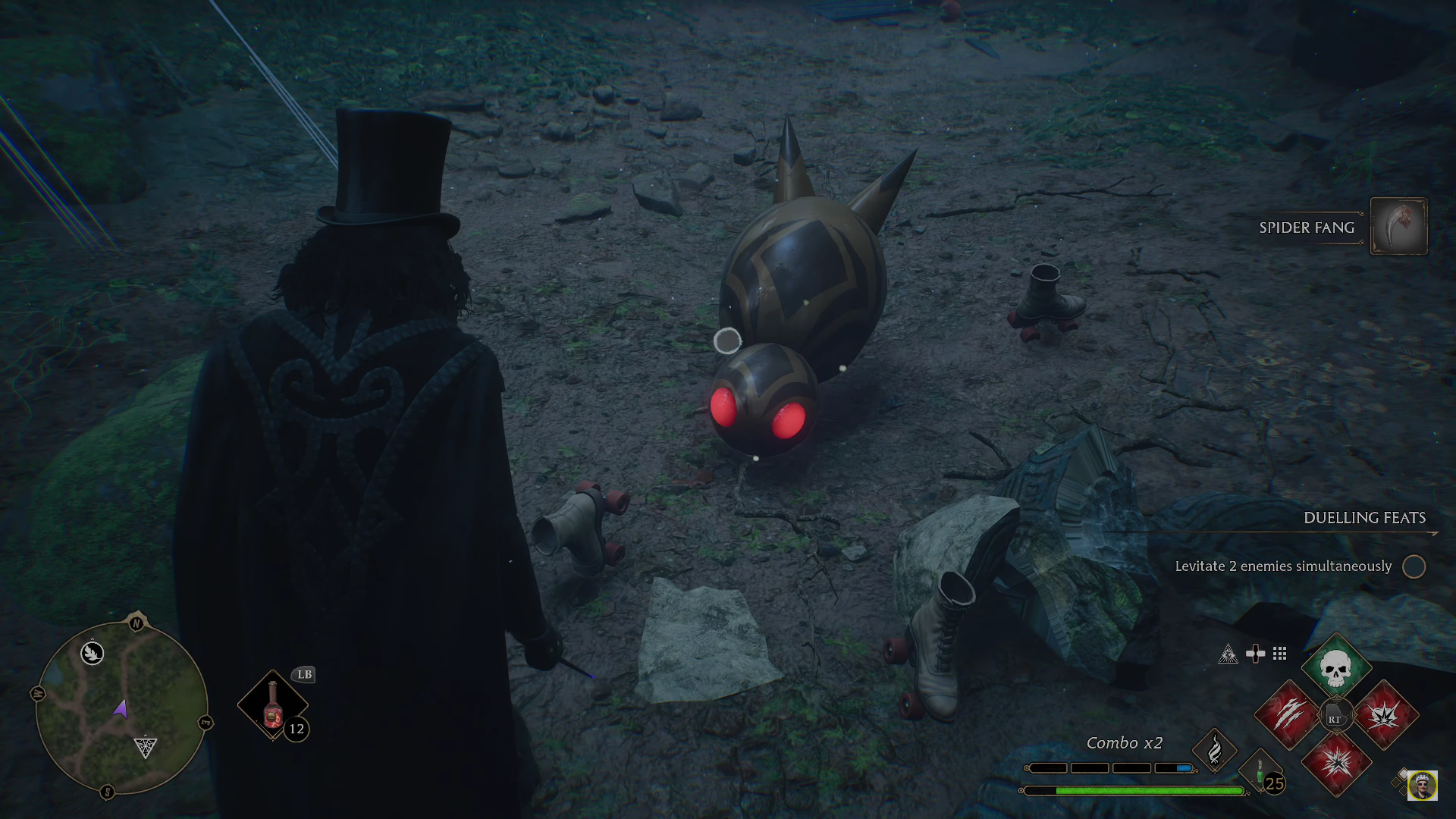Click the spider web marker on minimap
The height and width of the screenshot is (819, 1456).
pyautogui.click(x=145, y=747)
